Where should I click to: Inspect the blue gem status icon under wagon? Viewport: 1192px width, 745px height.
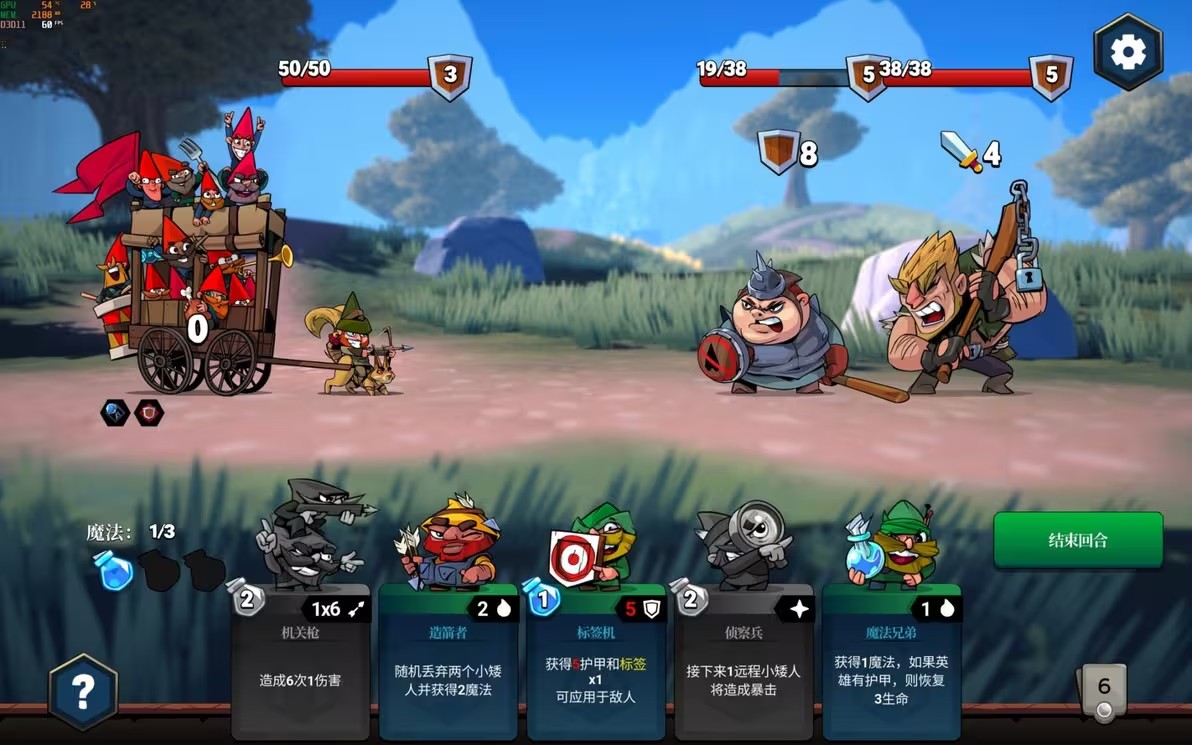pyautogui.click(x=115, y=412)
